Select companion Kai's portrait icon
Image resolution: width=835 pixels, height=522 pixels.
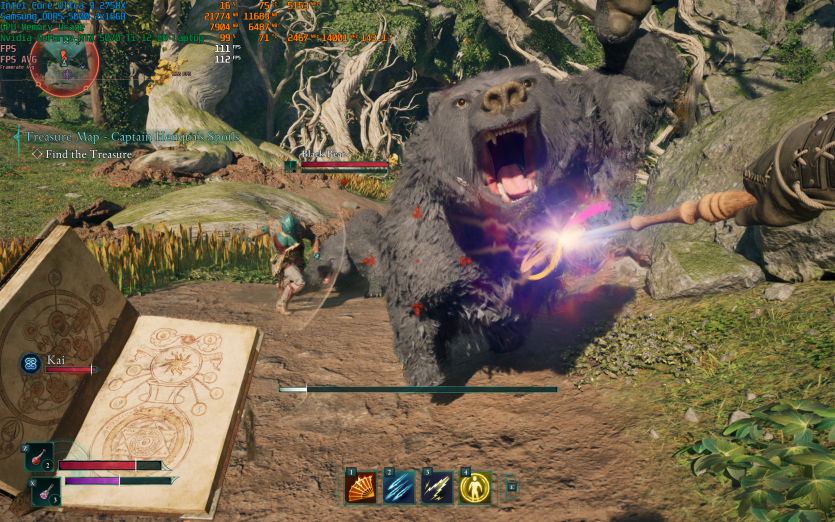(x=30, y=364)
